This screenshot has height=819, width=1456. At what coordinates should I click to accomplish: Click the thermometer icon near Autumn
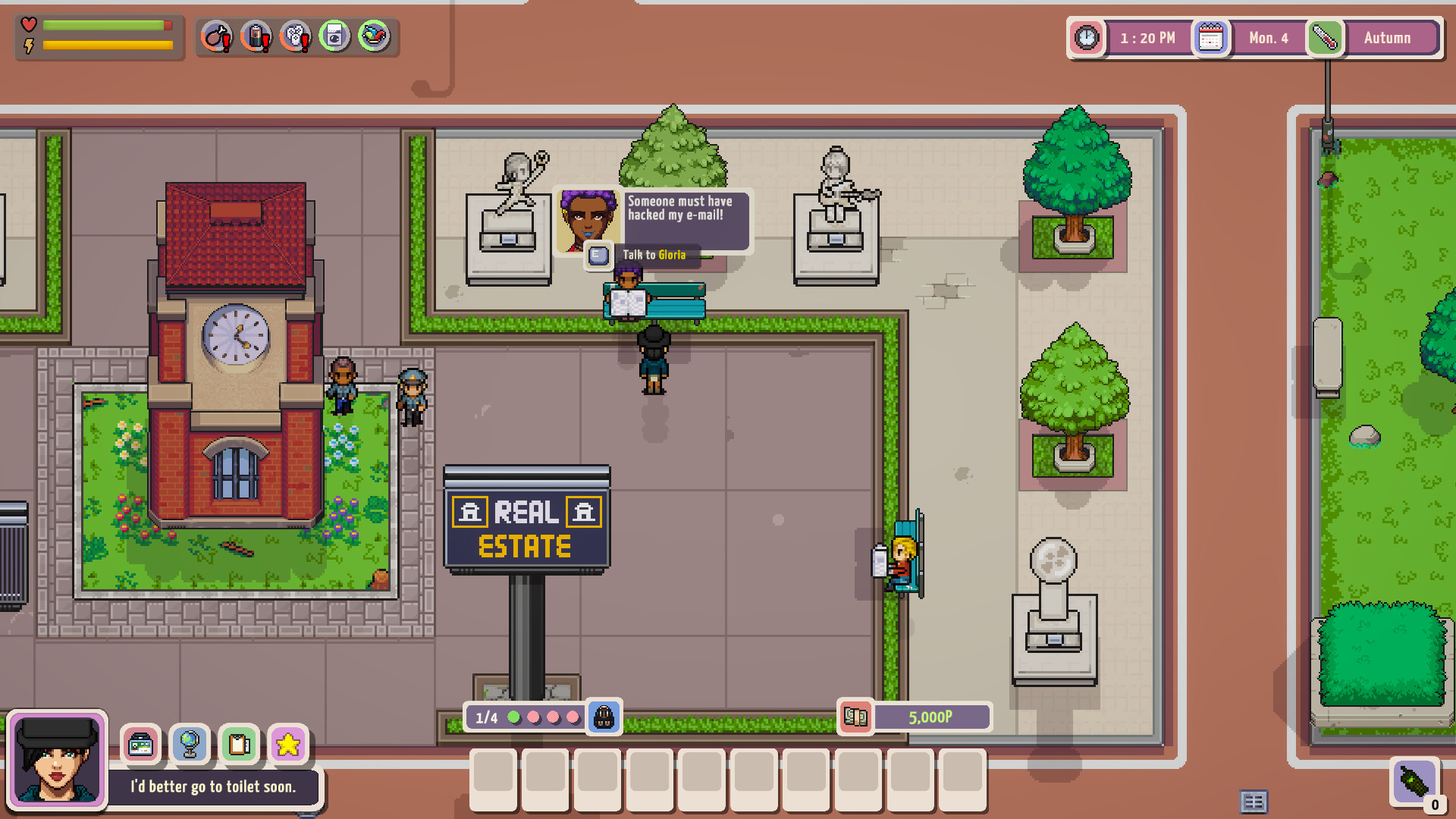pos(1326,37)
